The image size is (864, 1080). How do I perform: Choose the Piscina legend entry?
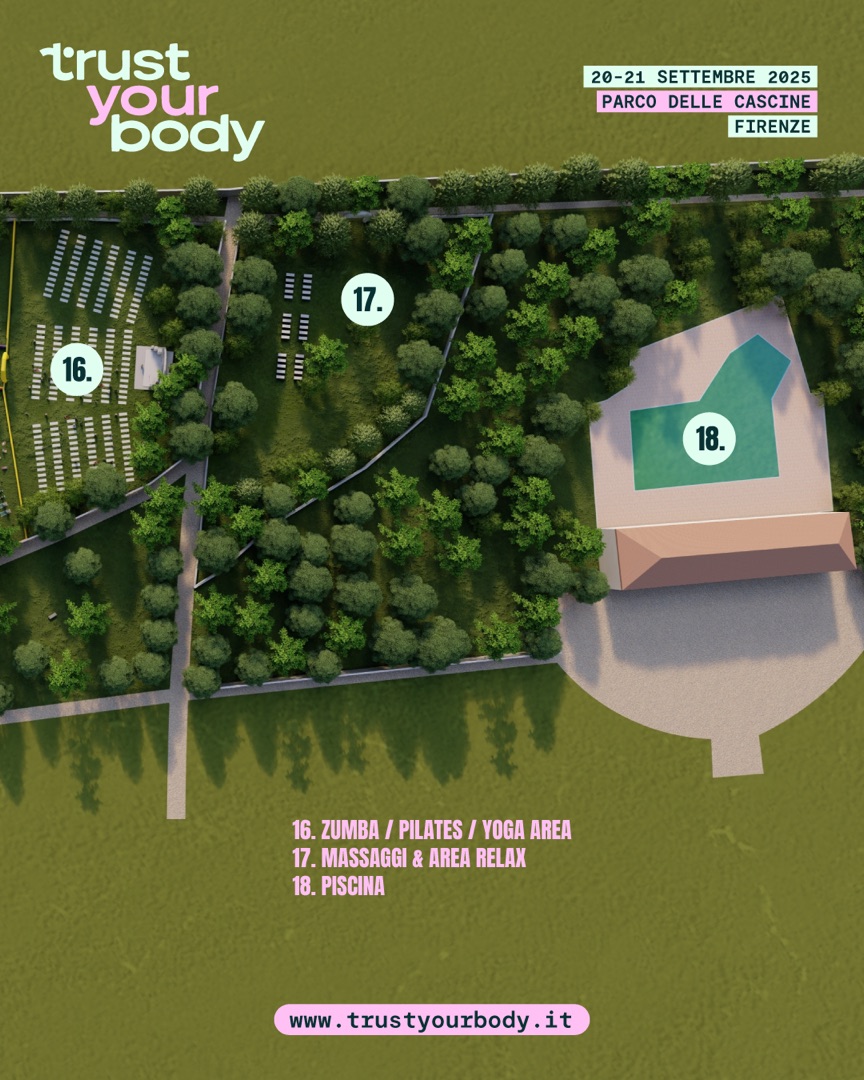click(x=338, y=887)
